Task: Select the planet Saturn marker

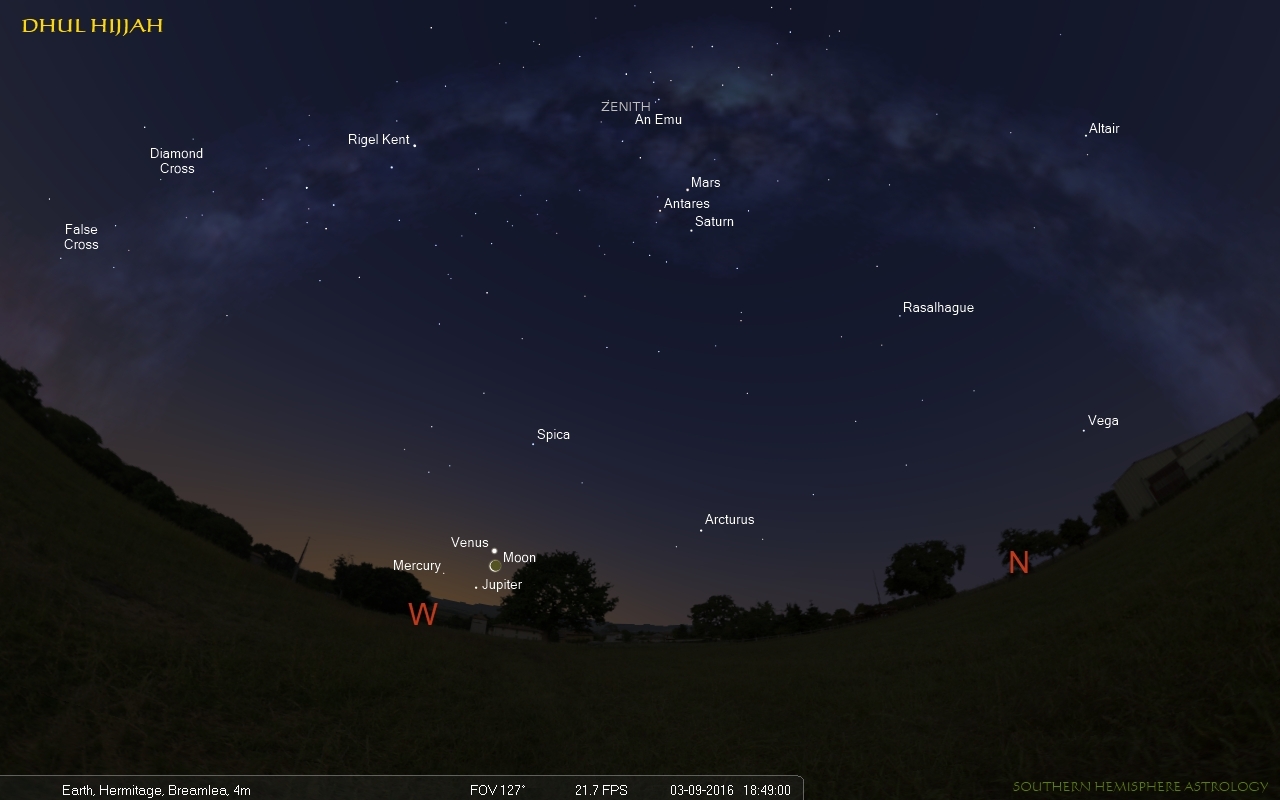Action: 691,230
